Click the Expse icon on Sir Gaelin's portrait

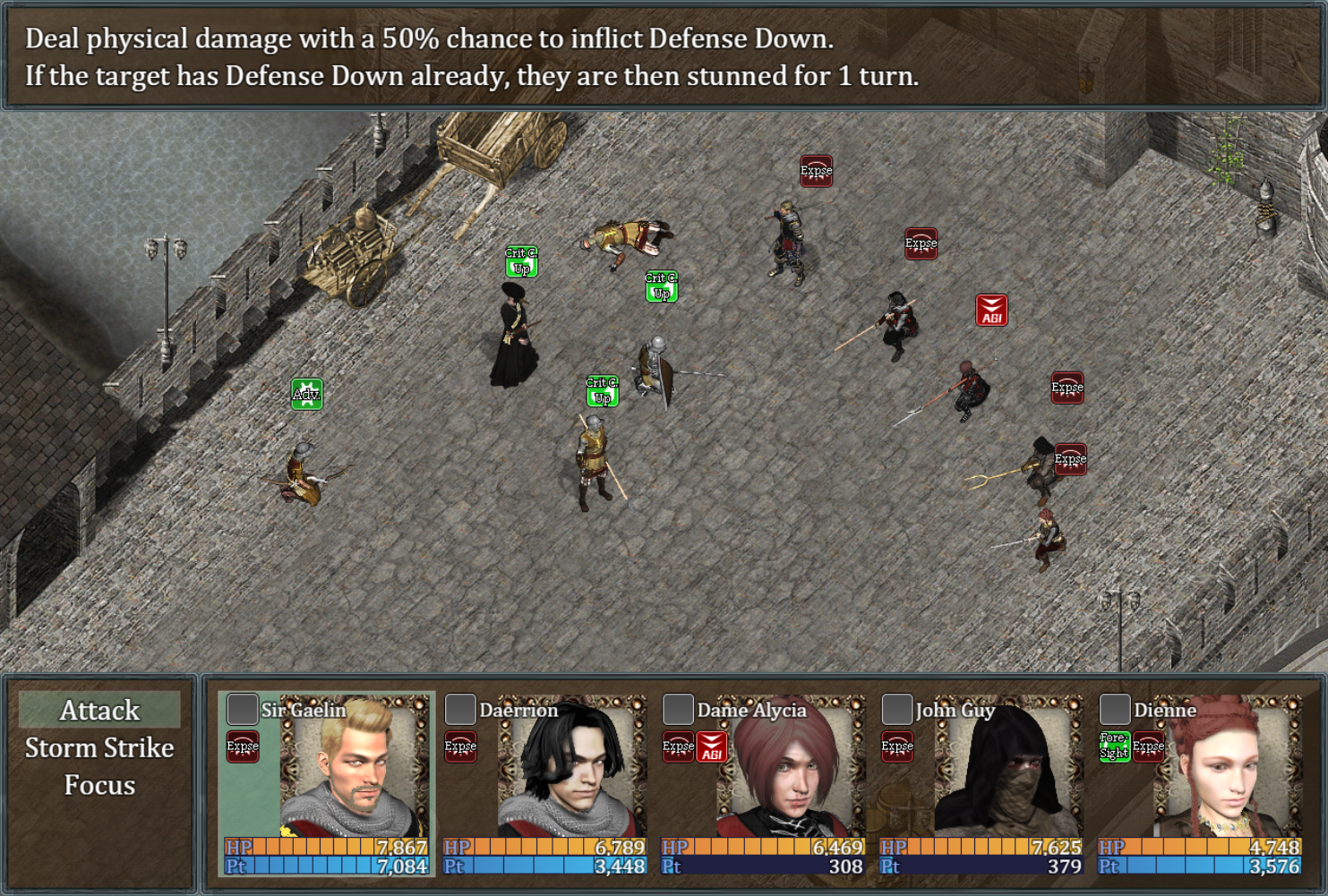241,745
